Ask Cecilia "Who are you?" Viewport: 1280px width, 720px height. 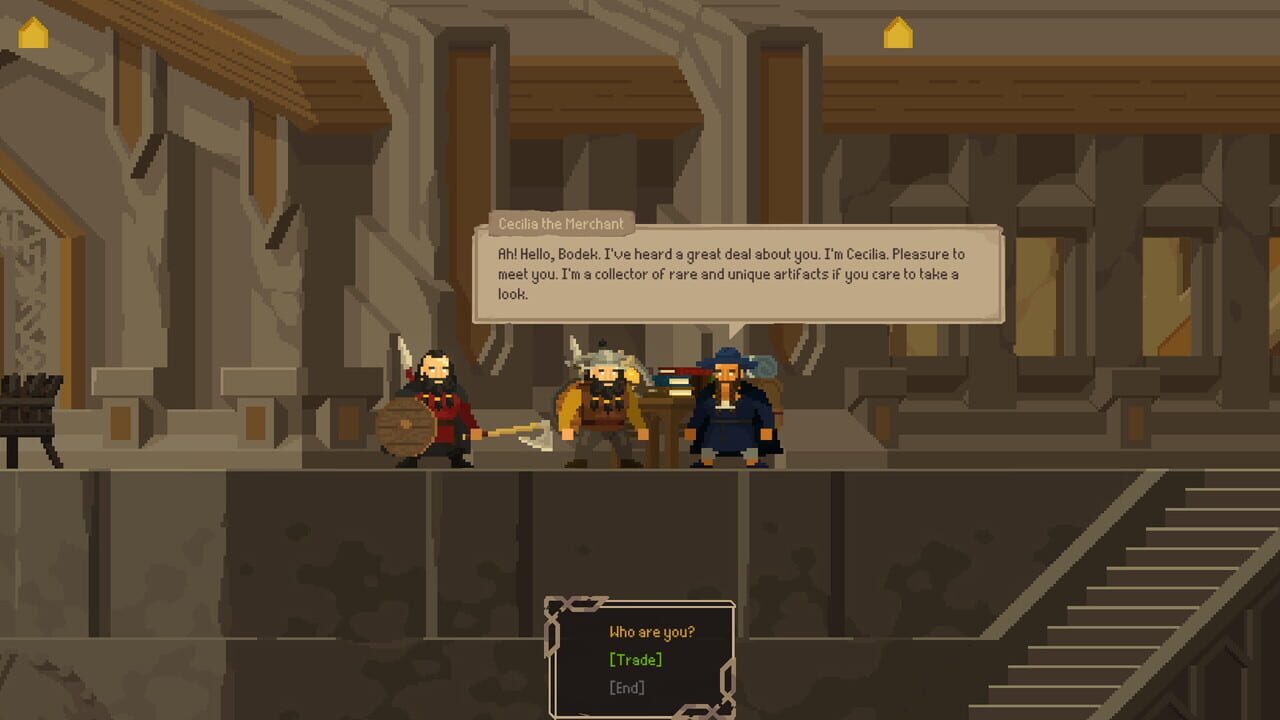pyautogui.click(x=651, y=631)
